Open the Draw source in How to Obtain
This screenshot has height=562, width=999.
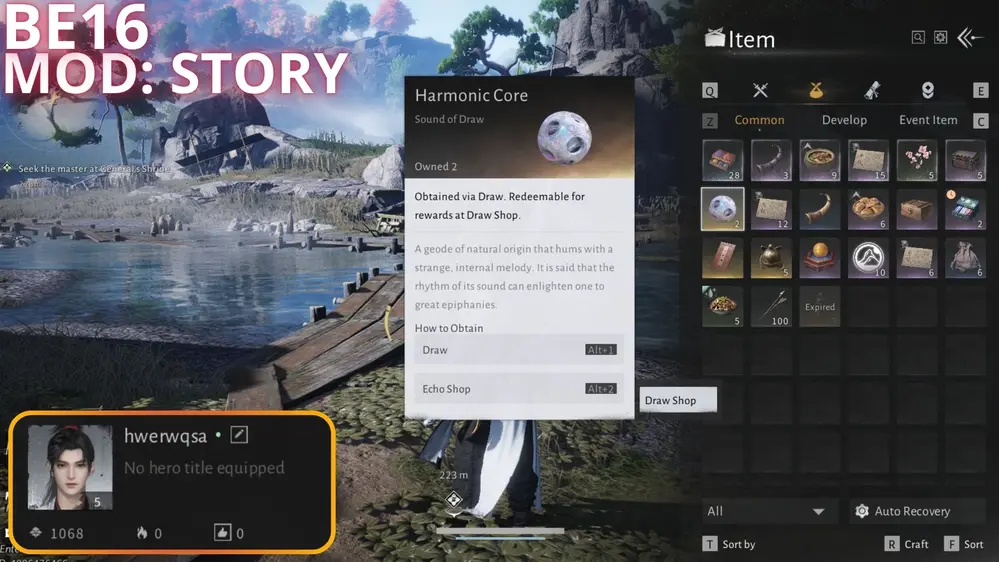pos(518,350)
